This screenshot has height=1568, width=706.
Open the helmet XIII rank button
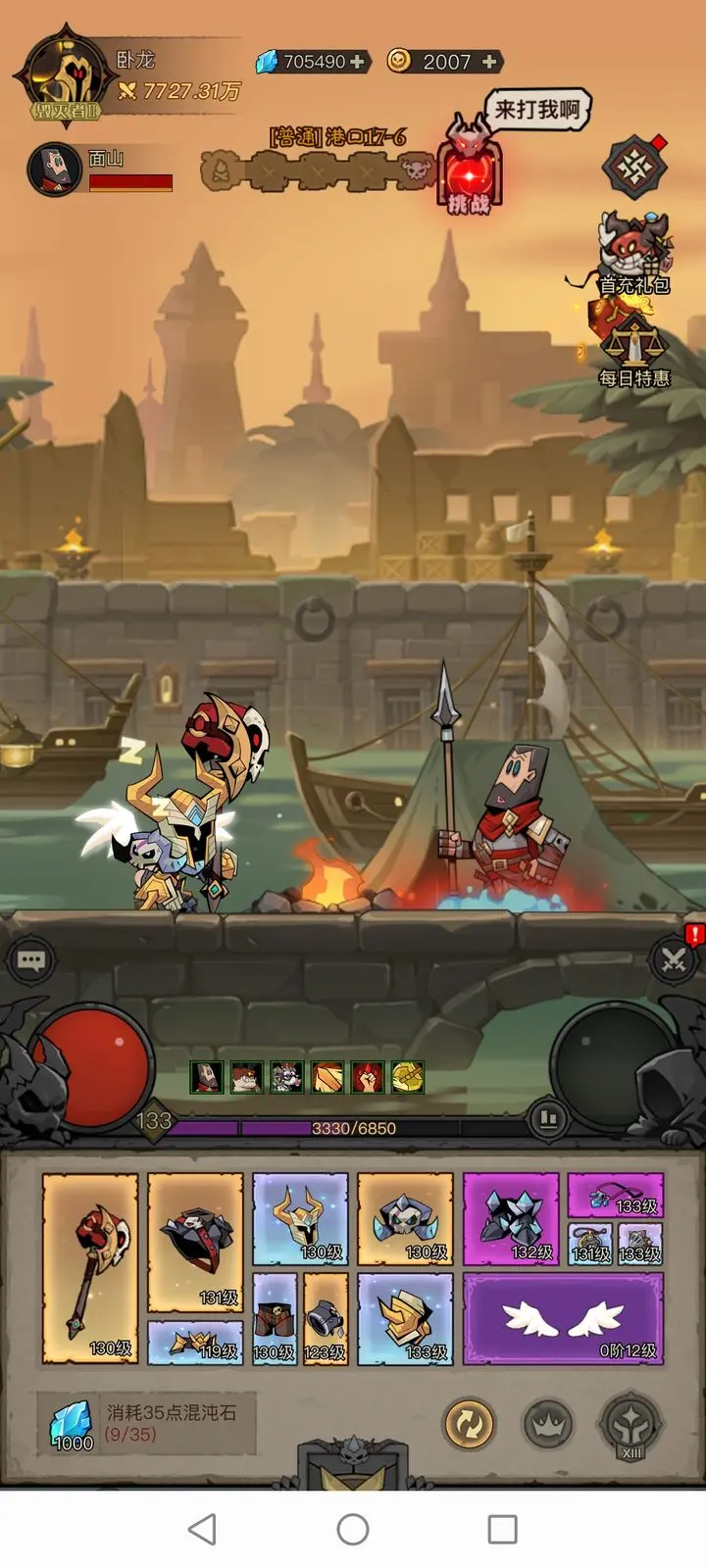click(630, 1424)
